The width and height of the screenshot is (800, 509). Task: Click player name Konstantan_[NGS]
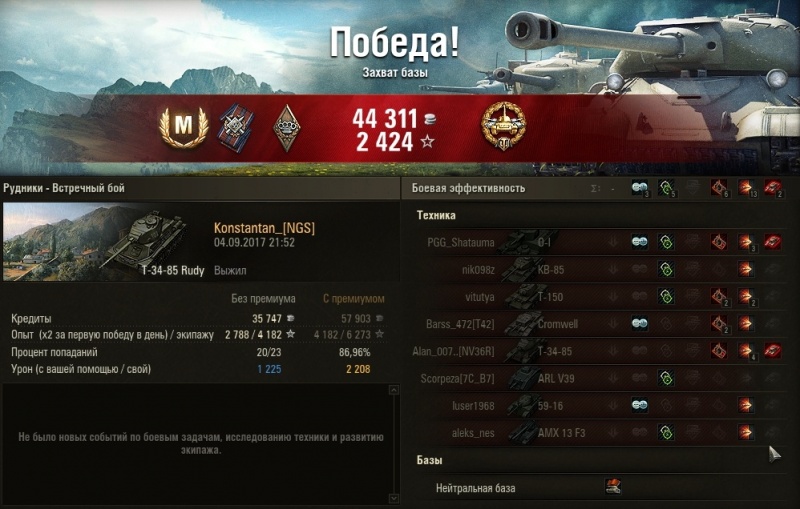(x=264, y=229)
